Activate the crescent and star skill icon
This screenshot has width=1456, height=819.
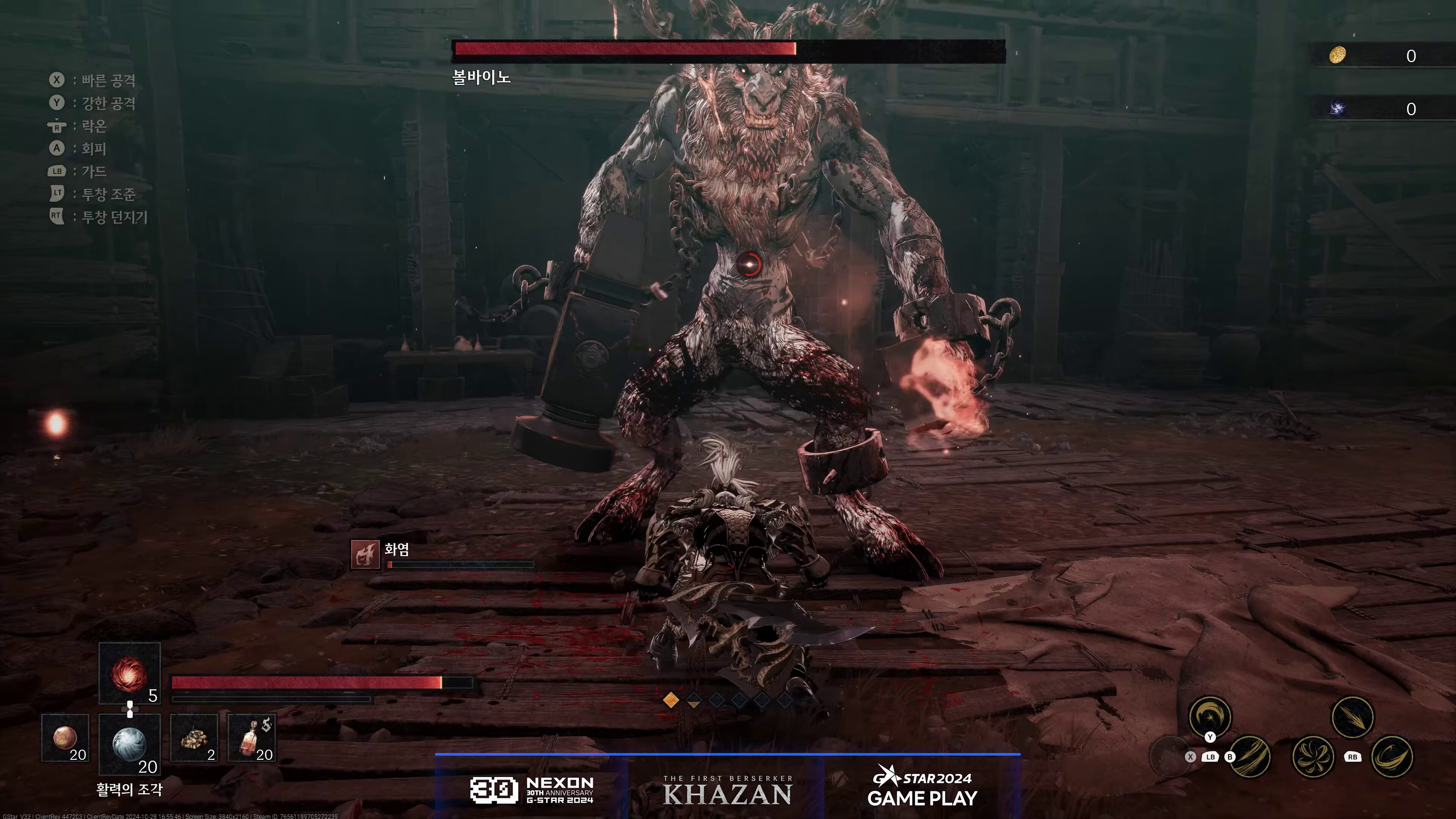1210,717
